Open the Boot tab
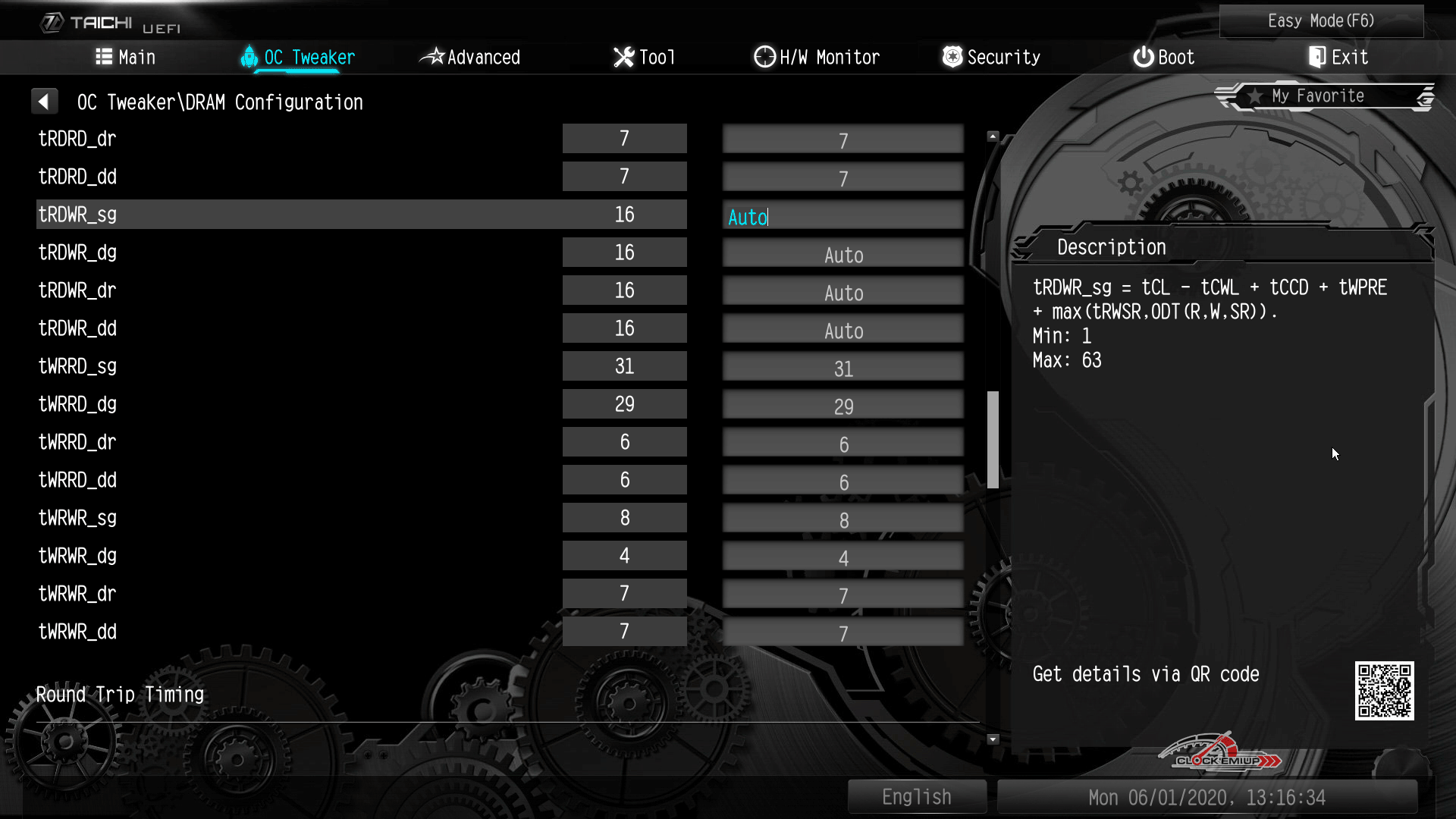Screen dimensions: 1456x819 coord(1163,58)
